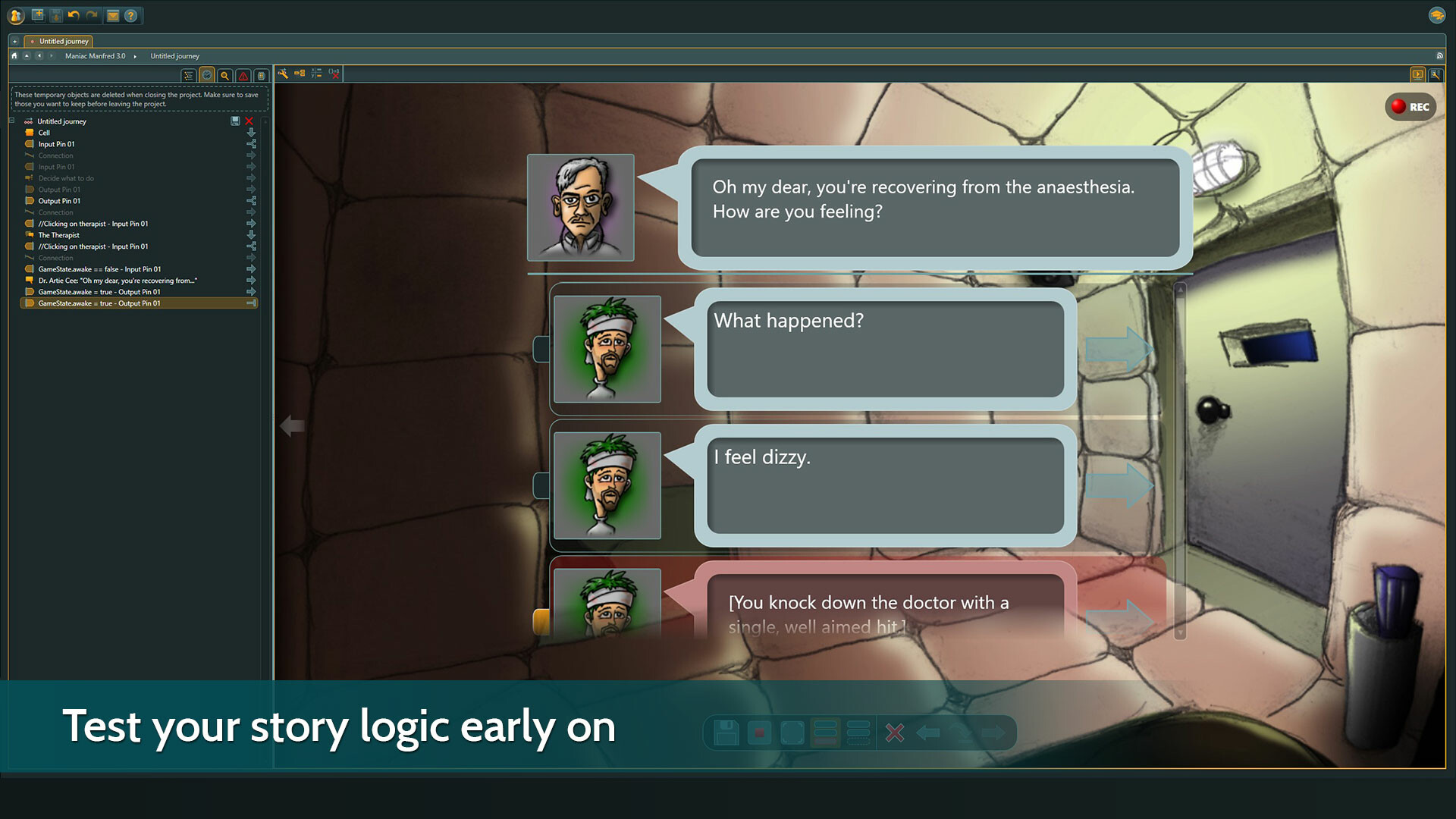Undo the last action
The image size is (1456, 819).
[74, 15]
